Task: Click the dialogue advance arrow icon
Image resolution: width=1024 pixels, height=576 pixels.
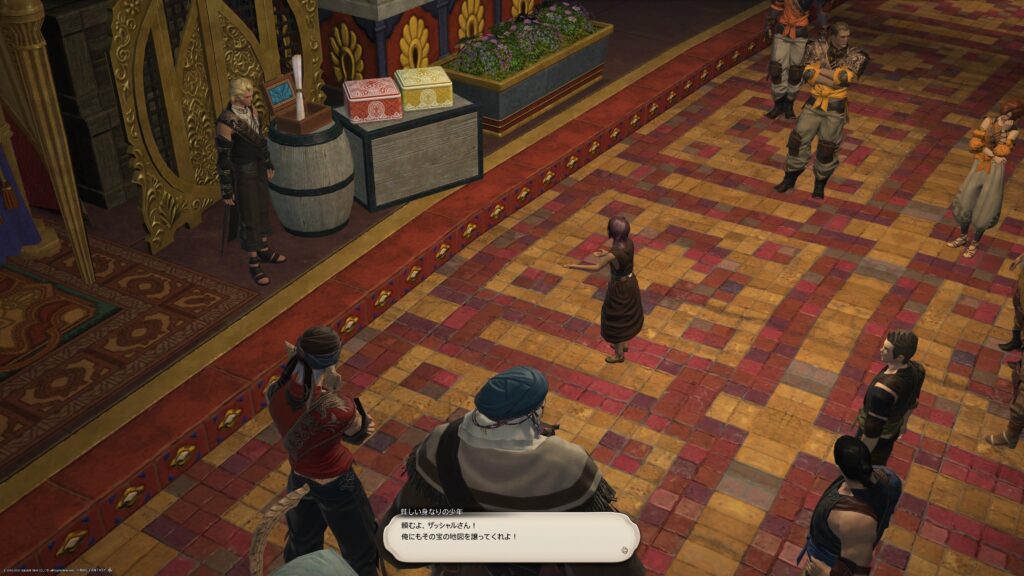Action: (625, 548)
